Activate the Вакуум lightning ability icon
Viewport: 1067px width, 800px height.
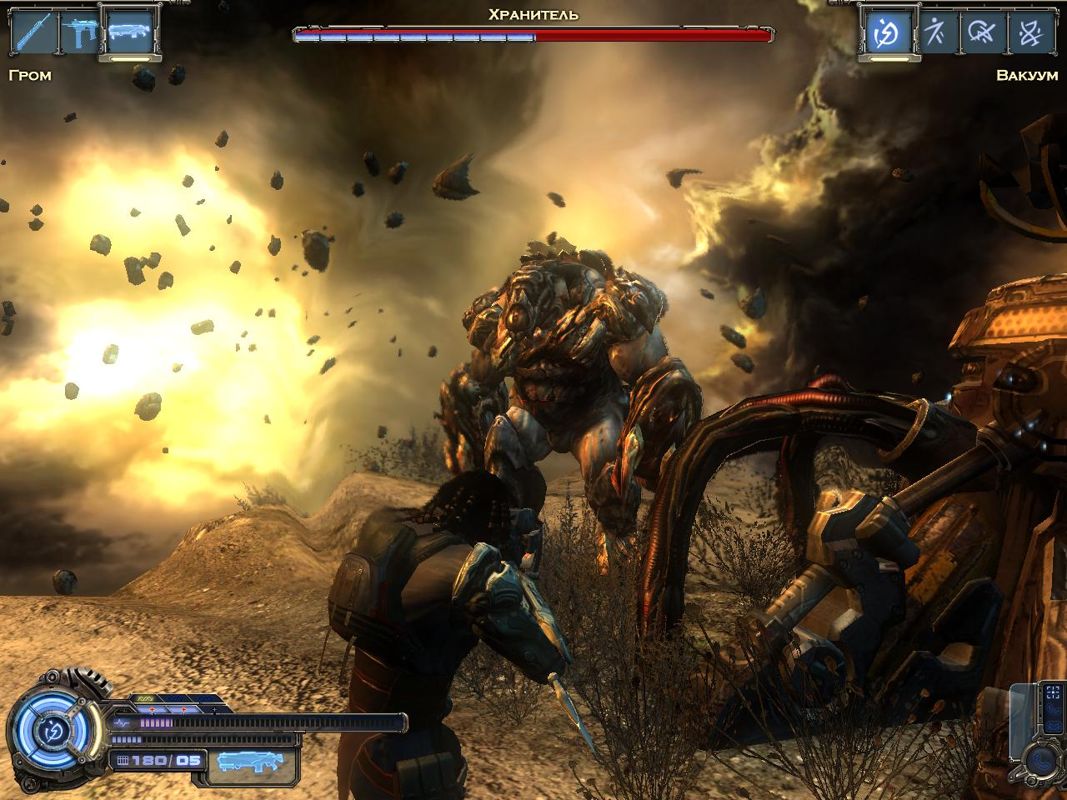point(887,33)
